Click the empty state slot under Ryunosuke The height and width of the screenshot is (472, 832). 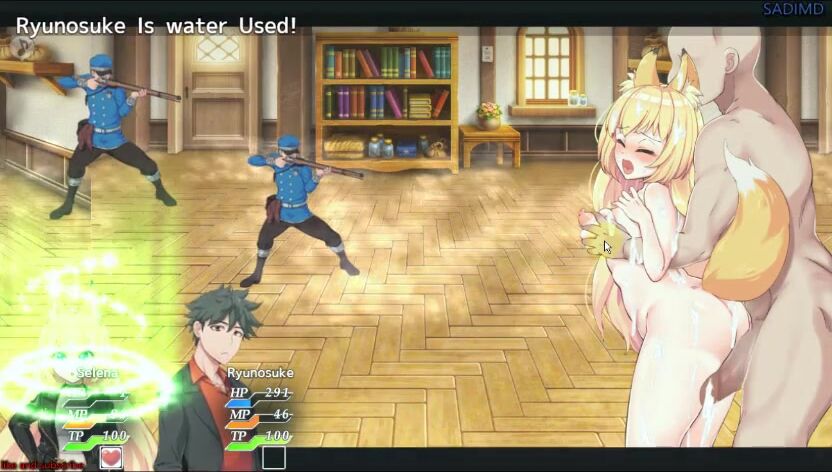[x=273, y=458]
